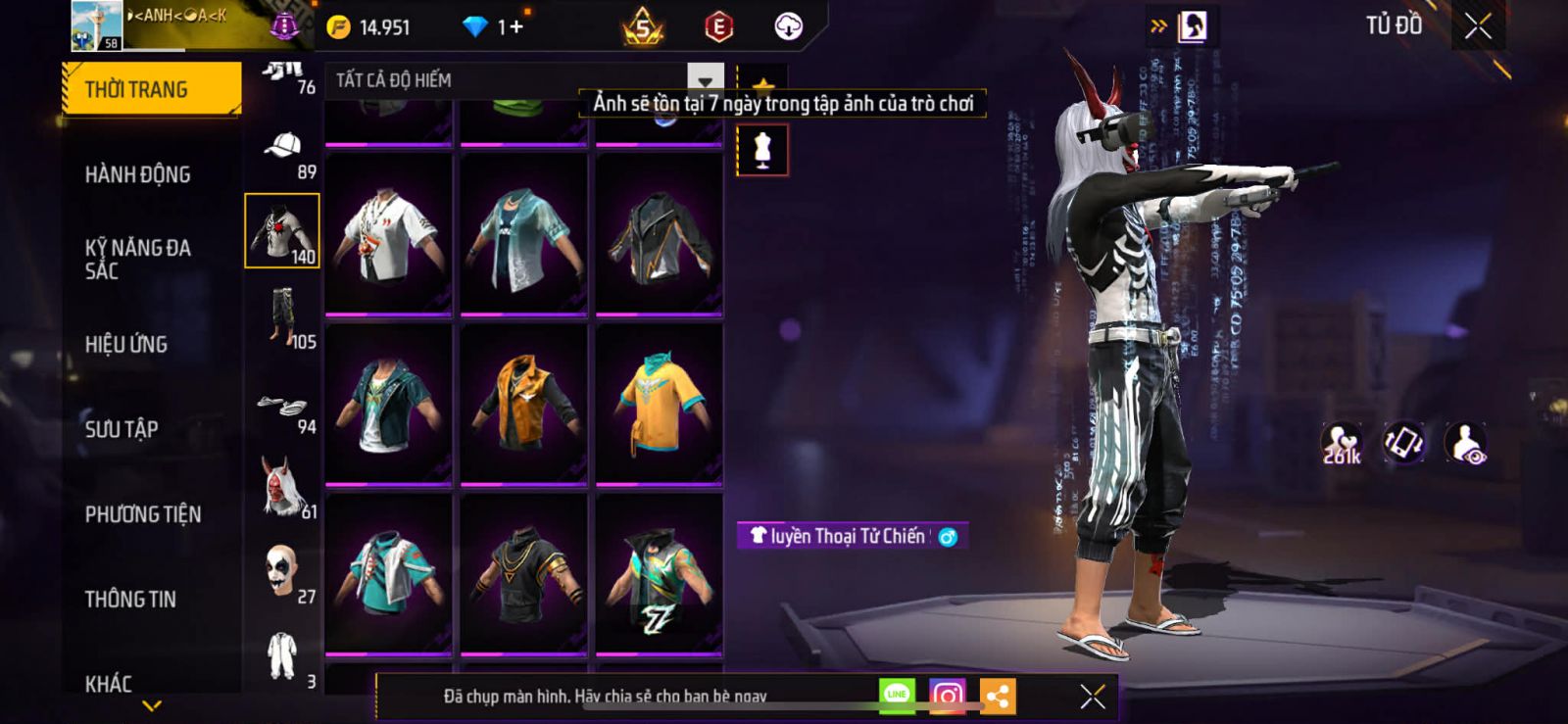The width and height of the screenshot is (1568, 724).
Task: Share the screenshot to Instagram
Action: tap(947, 696)
